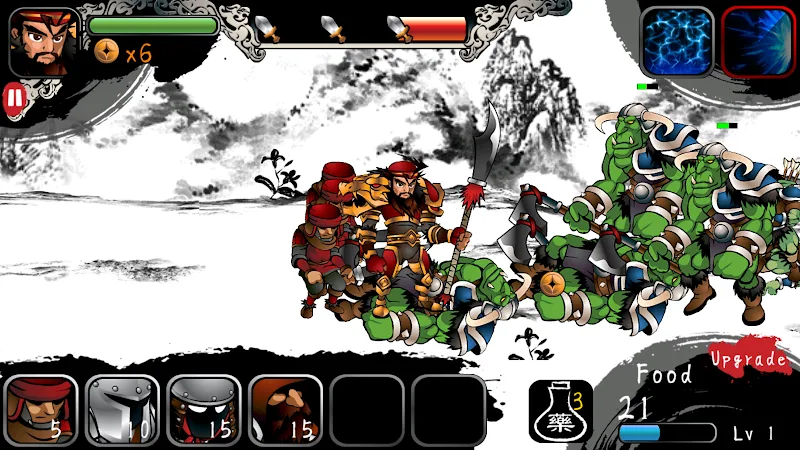Summon the red hooded unit costing 15
Viewport: 800px width, 450px height.
(285, 410)
